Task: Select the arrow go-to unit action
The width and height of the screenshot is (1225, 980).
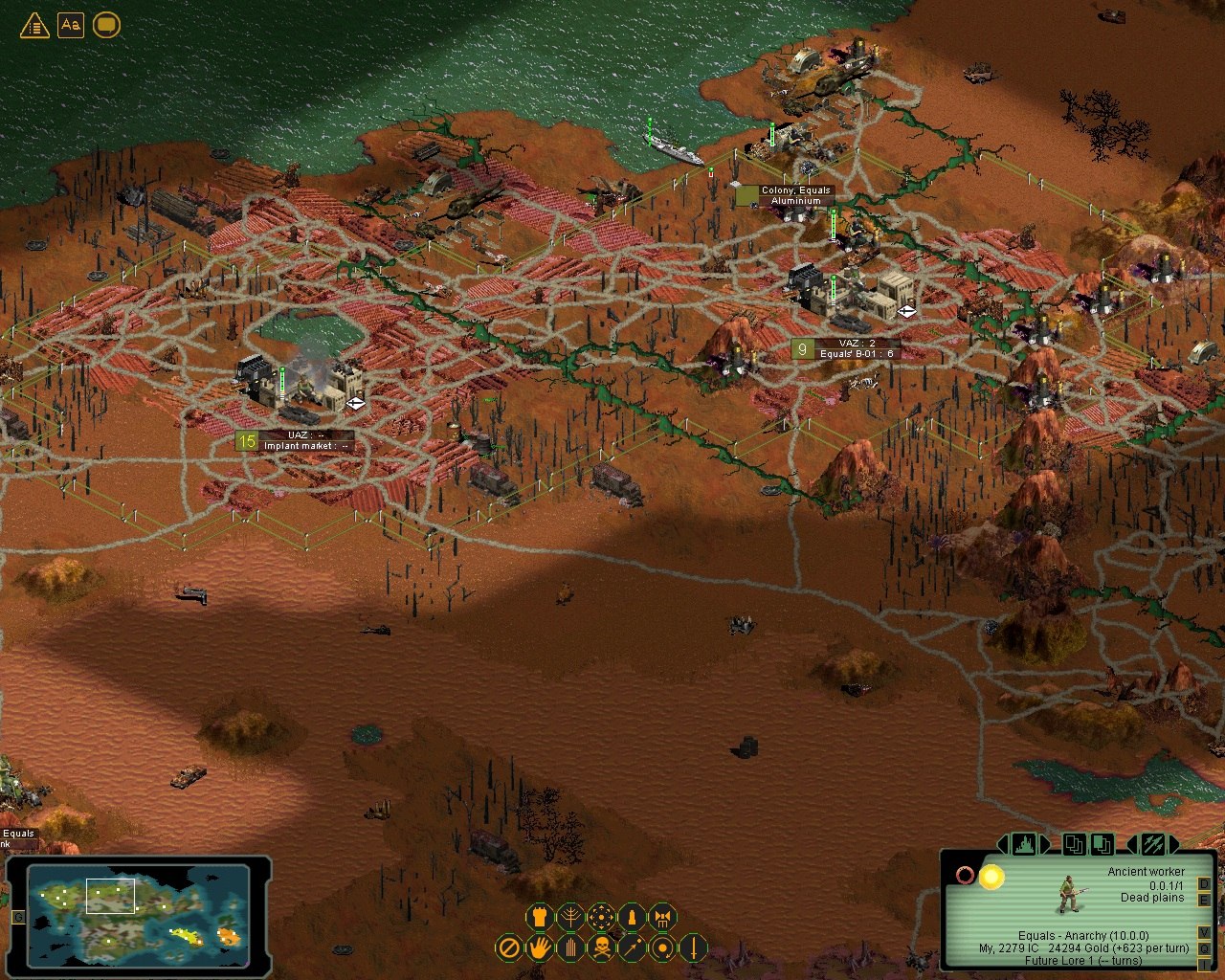Action: (632, 948)
